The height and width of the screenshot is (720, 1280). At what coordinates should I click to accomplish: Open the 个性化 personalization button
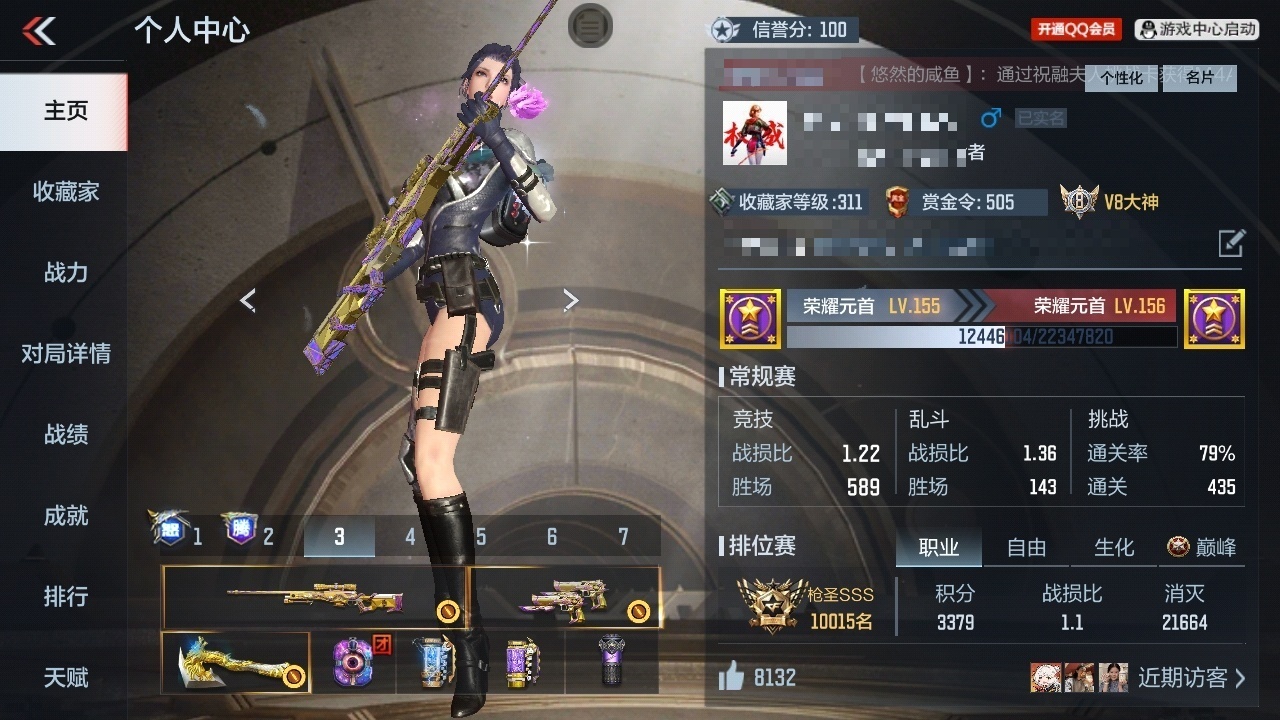(1121, 78)
